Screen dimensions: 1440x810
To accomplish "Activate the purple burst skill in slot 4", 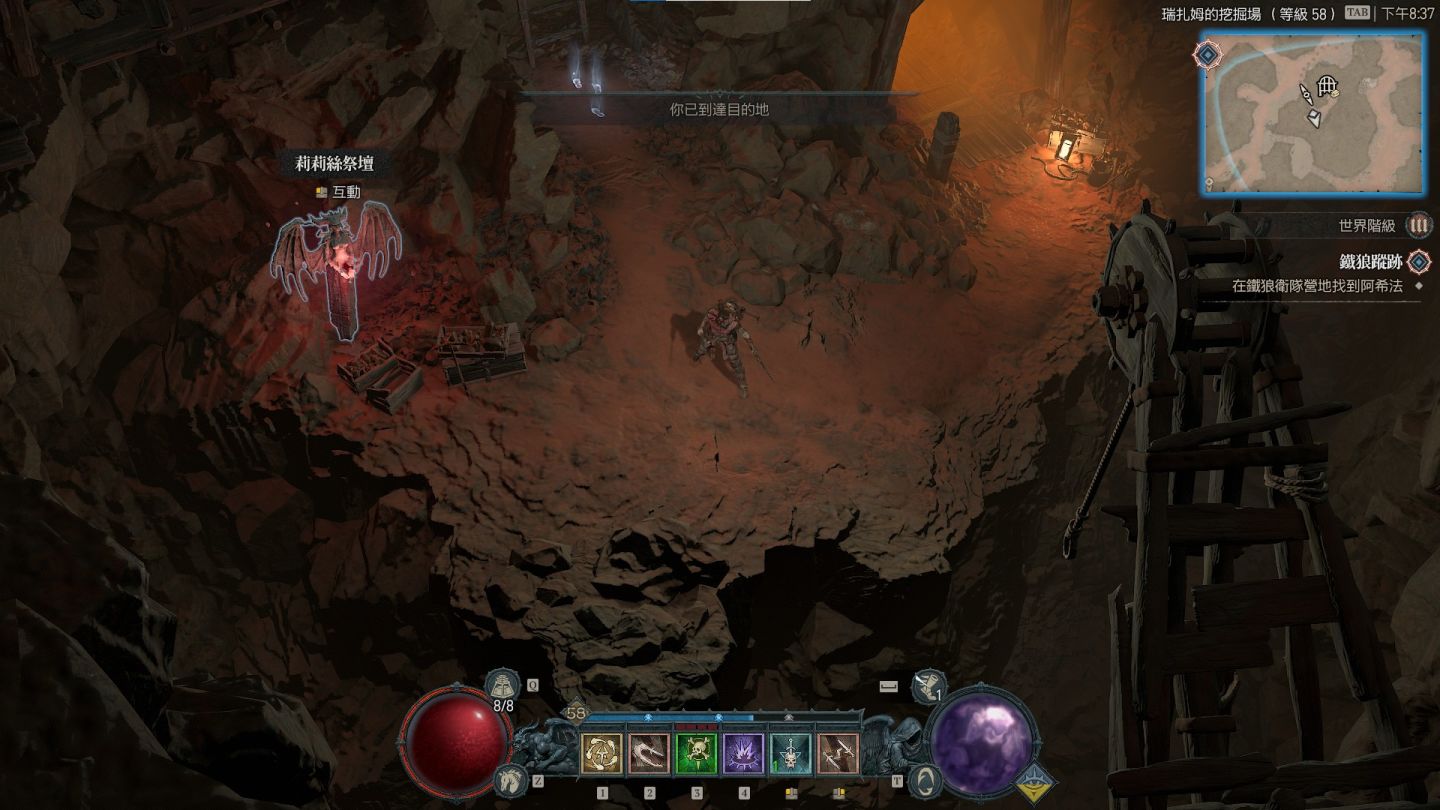I will pyautogui.click(x=743, y=754).
